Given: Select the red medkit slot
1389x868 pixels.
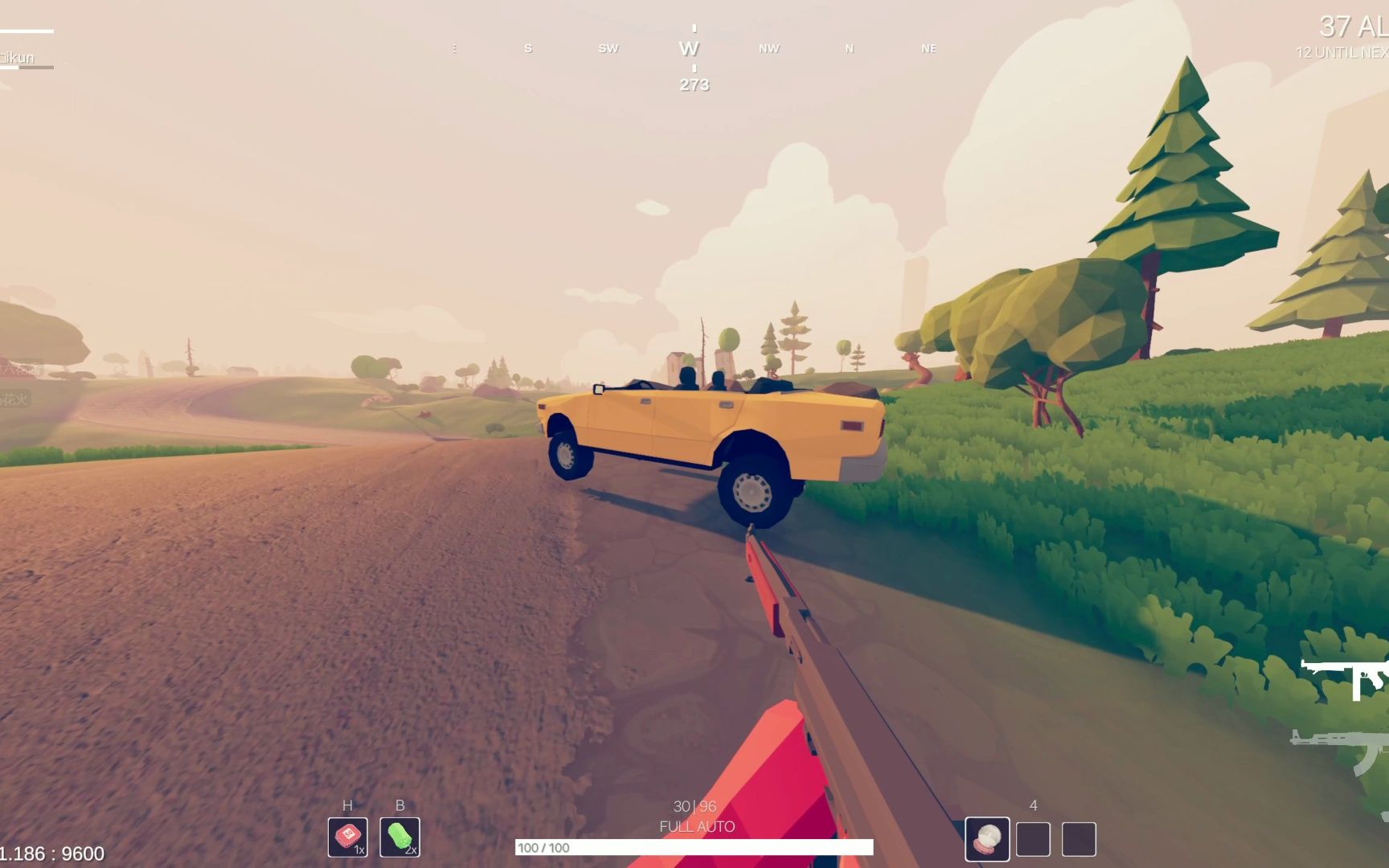Looking at the screenshot, I should [347, 837].
